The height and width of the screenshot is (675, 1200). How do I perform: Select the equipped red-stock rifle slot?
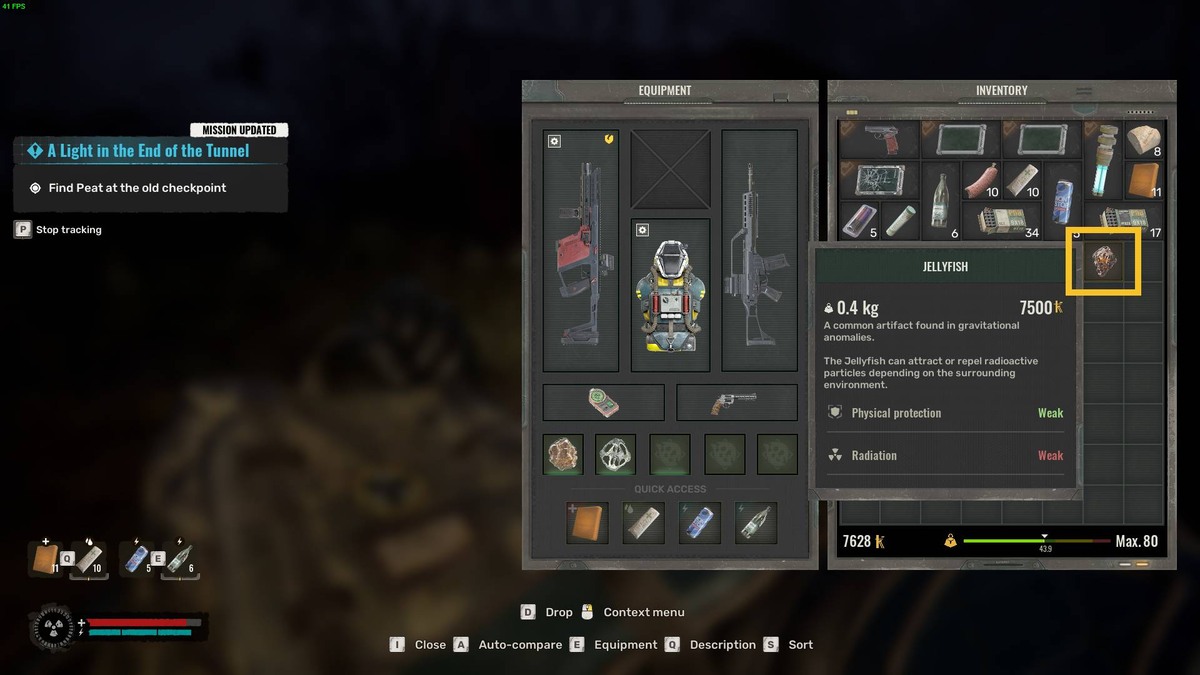[580, 250]
